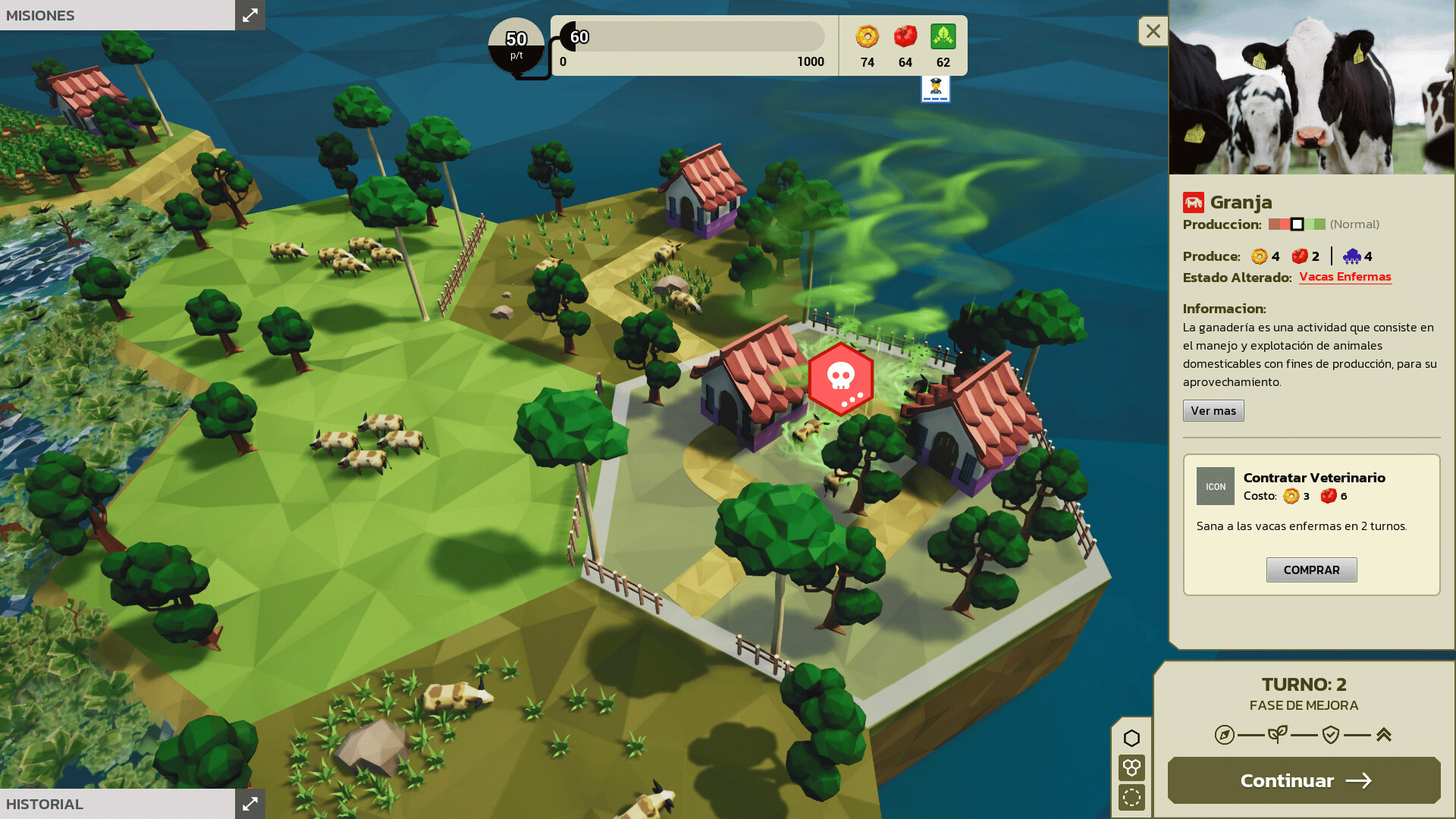Viewport: 1456px width, 819px height.
Task: Select the single hexagon view button
Action: [x=1131, y=738]
